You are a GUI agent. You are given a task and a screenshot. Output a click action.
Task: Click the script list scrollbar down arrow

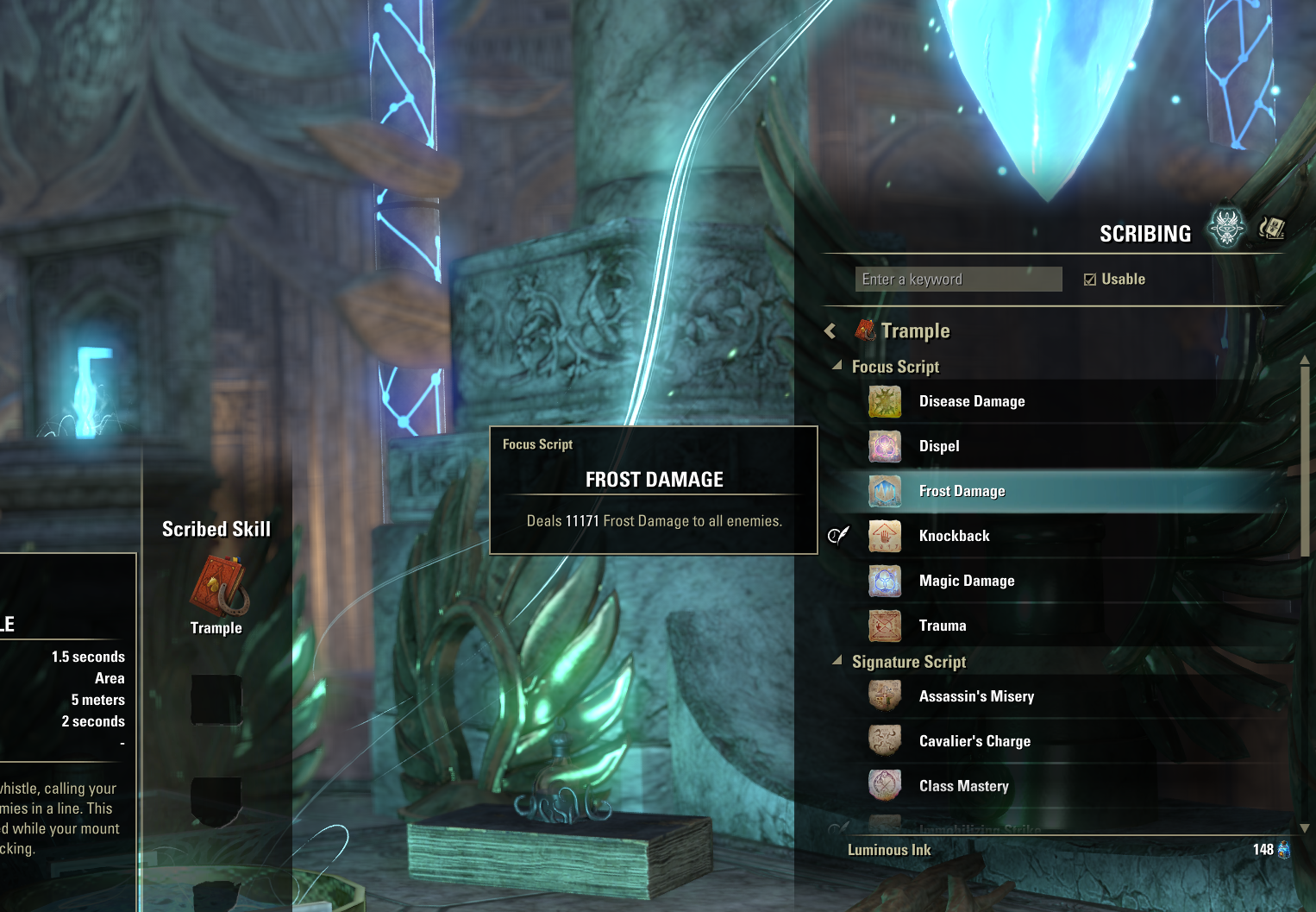coord(1304,828)
